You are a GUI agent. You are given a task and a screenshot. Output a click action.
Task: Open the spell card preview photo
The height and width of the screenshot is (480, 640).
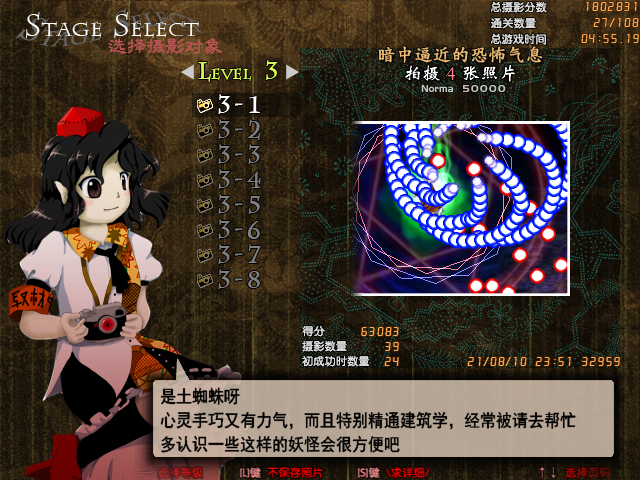click(461, 208)
